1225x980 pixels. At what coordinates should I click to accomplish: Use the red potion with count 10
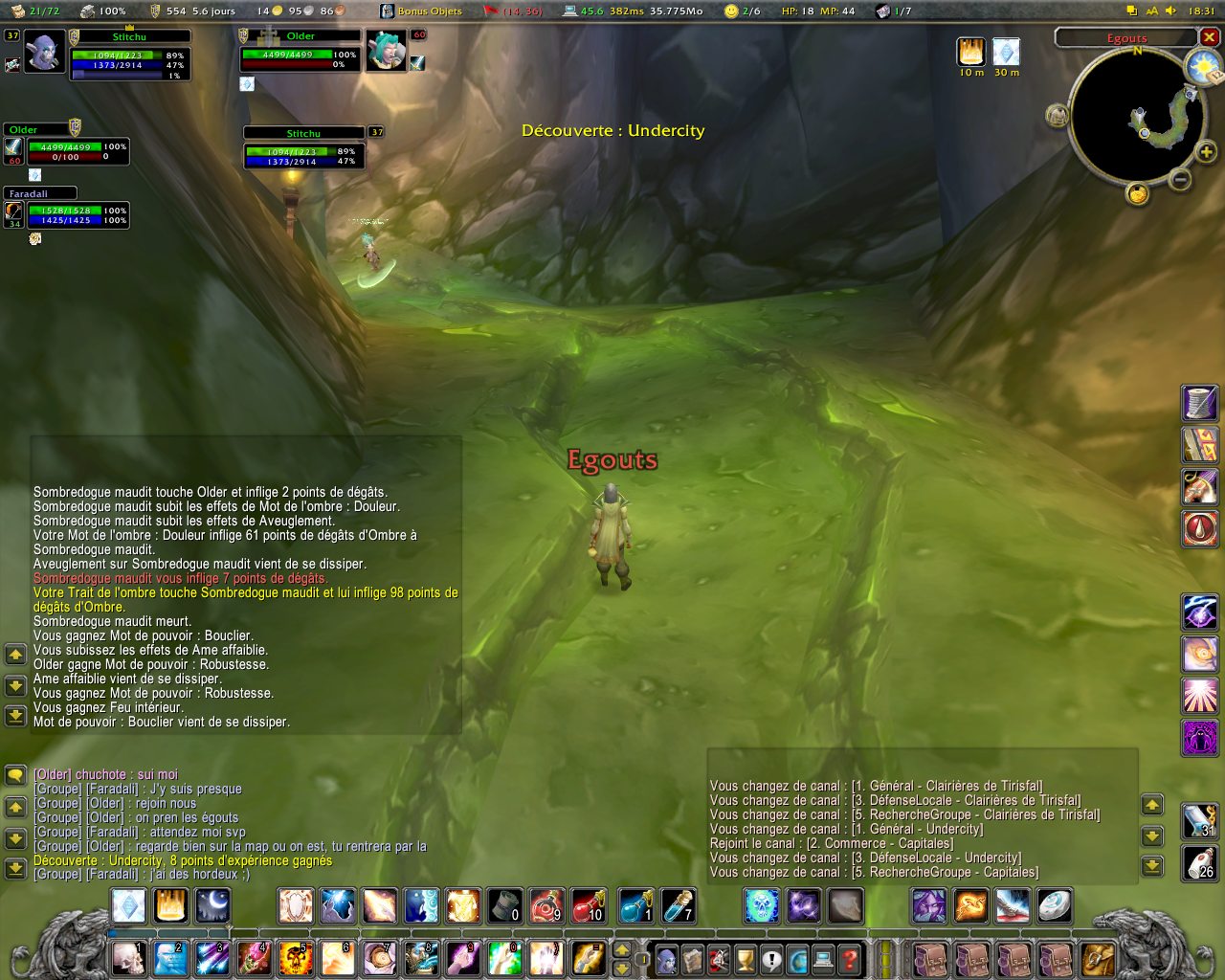tap(587, 905)
